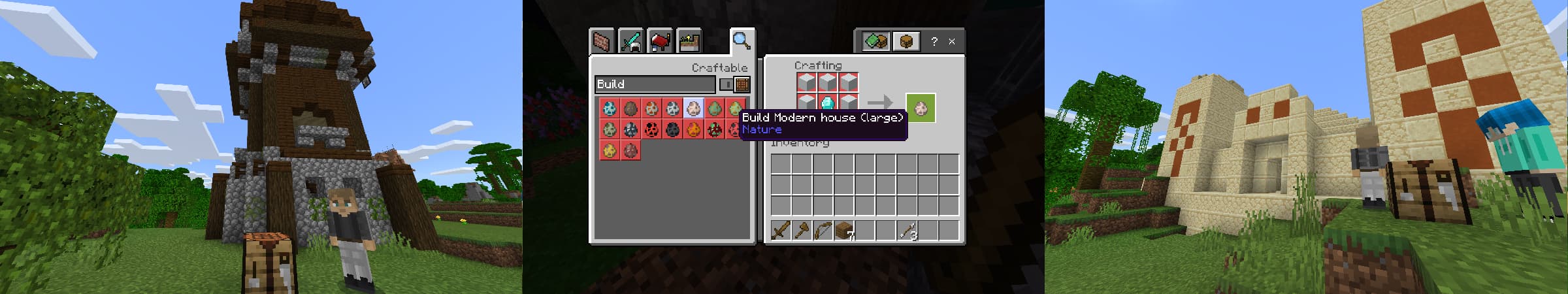Switch to the chest inventory layout

[906, 42]
